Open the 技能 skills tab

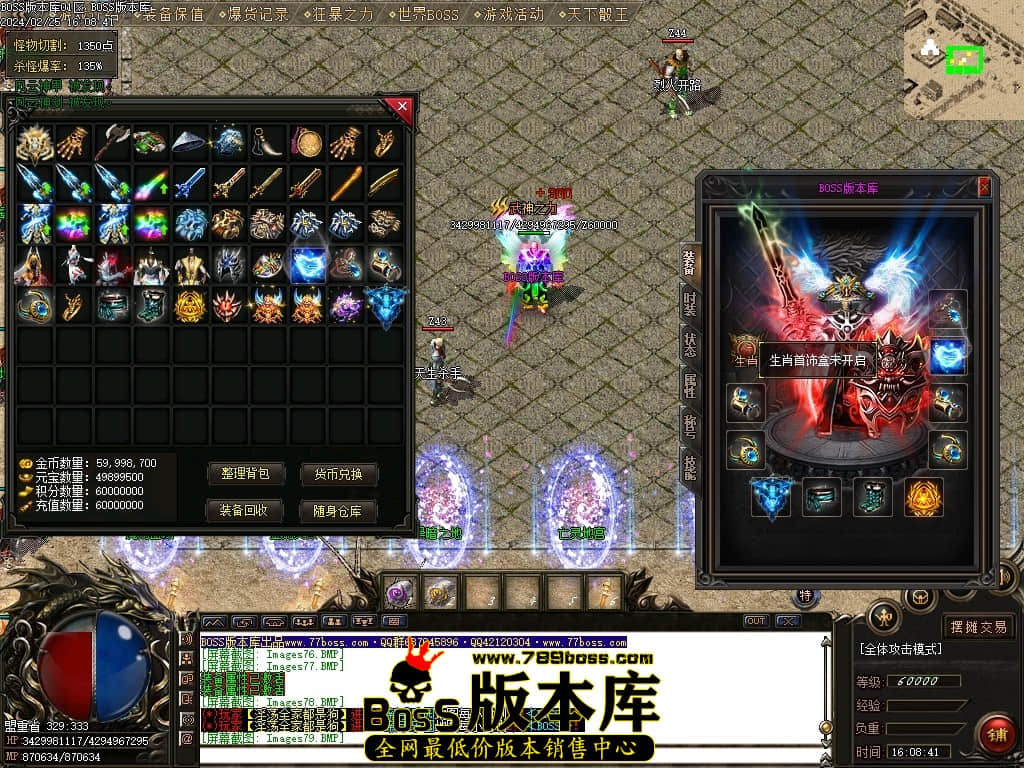[689, 466]
